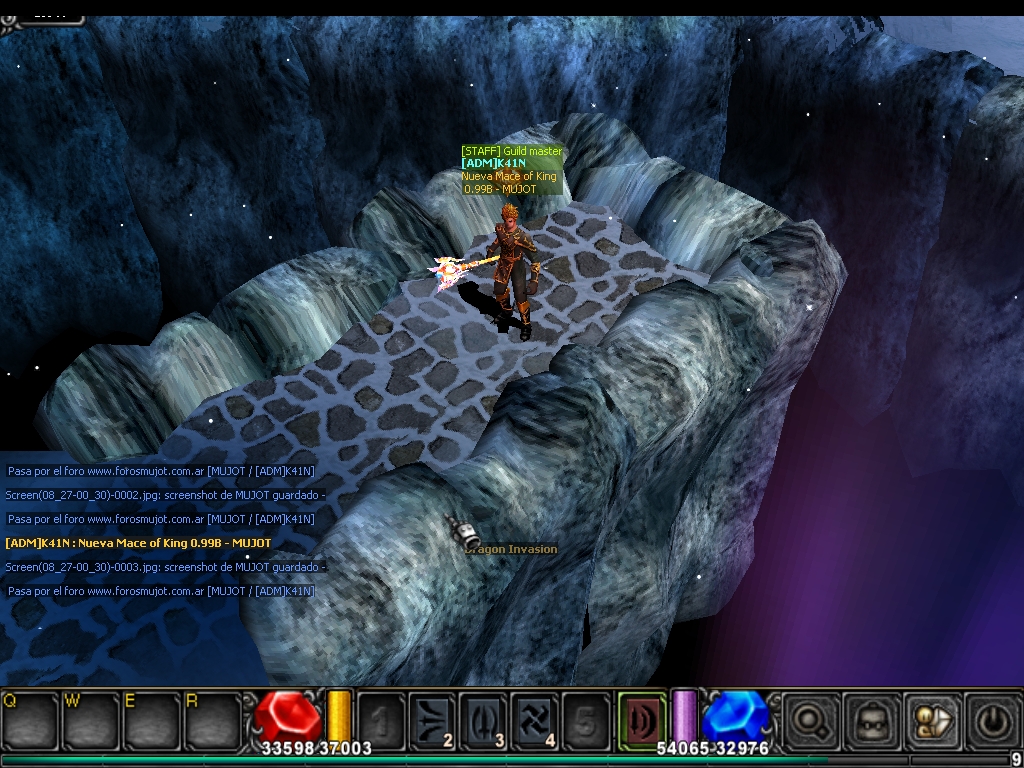Open the backpack inventory
This screenshot has width=1024, height=768.
click(869, 718)
